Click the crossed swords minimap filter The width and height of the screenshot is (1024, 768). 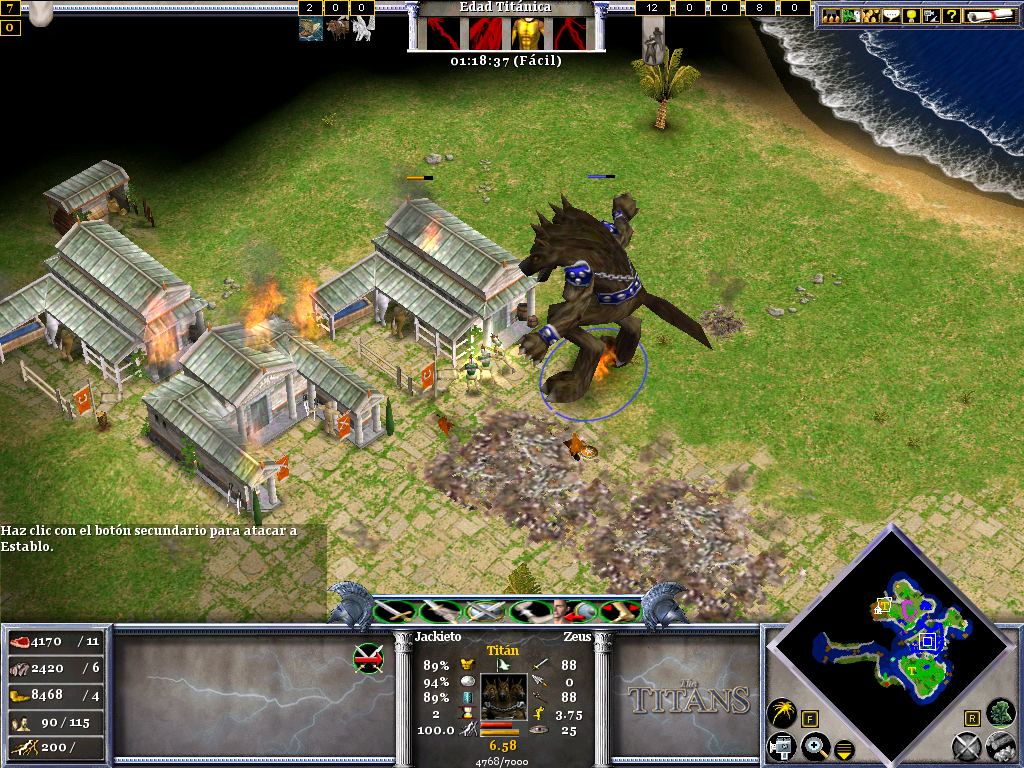[965, 745]
